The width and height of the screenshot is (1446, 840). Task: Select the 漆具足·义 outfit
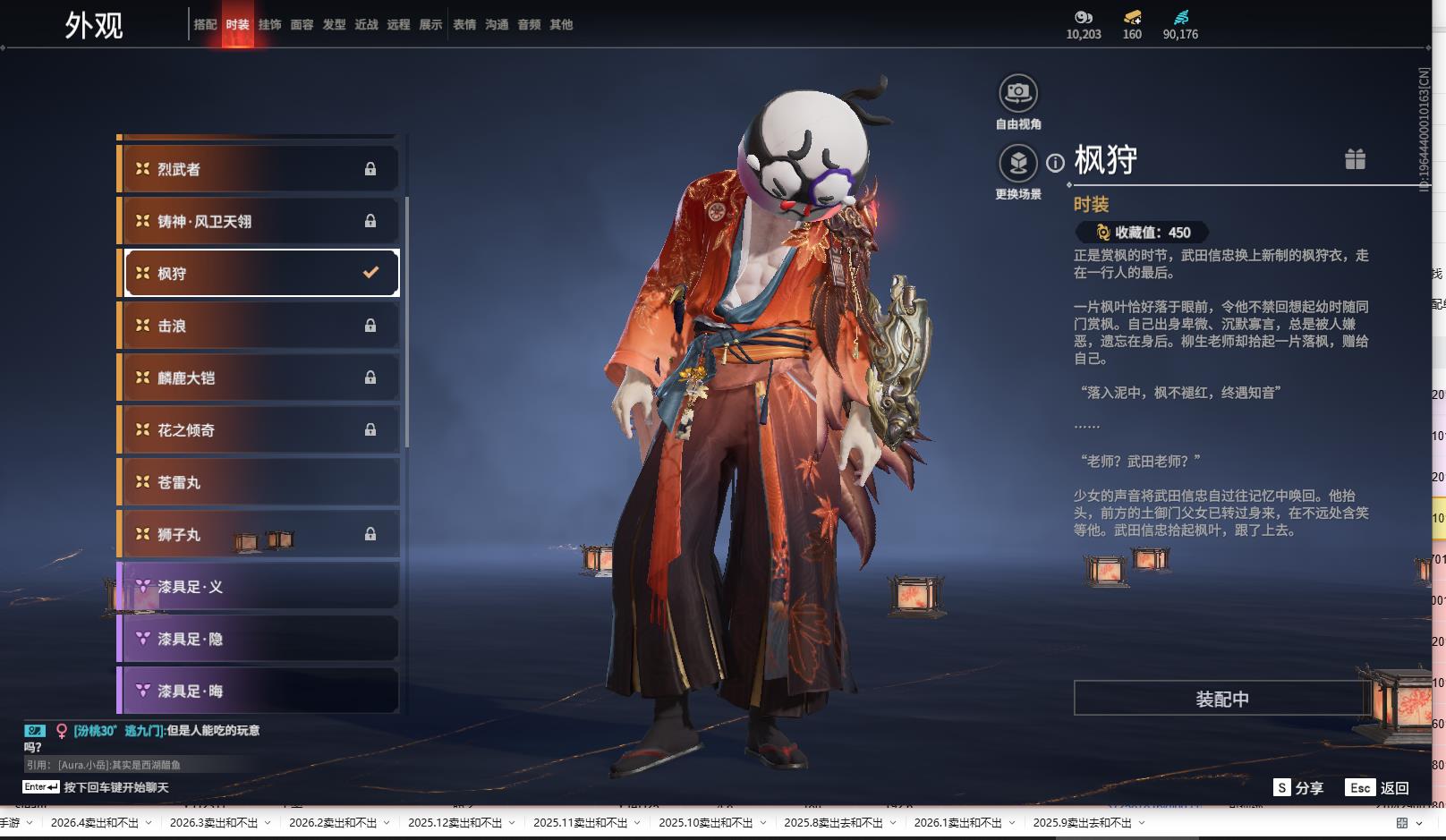point(259,587)
